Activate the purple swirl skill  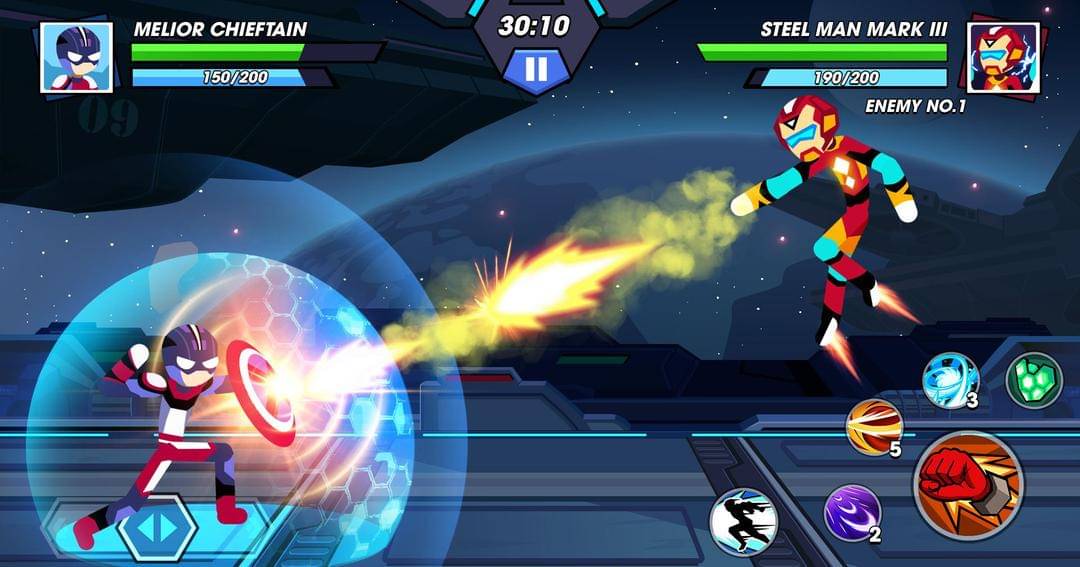[x=851, y=512]
